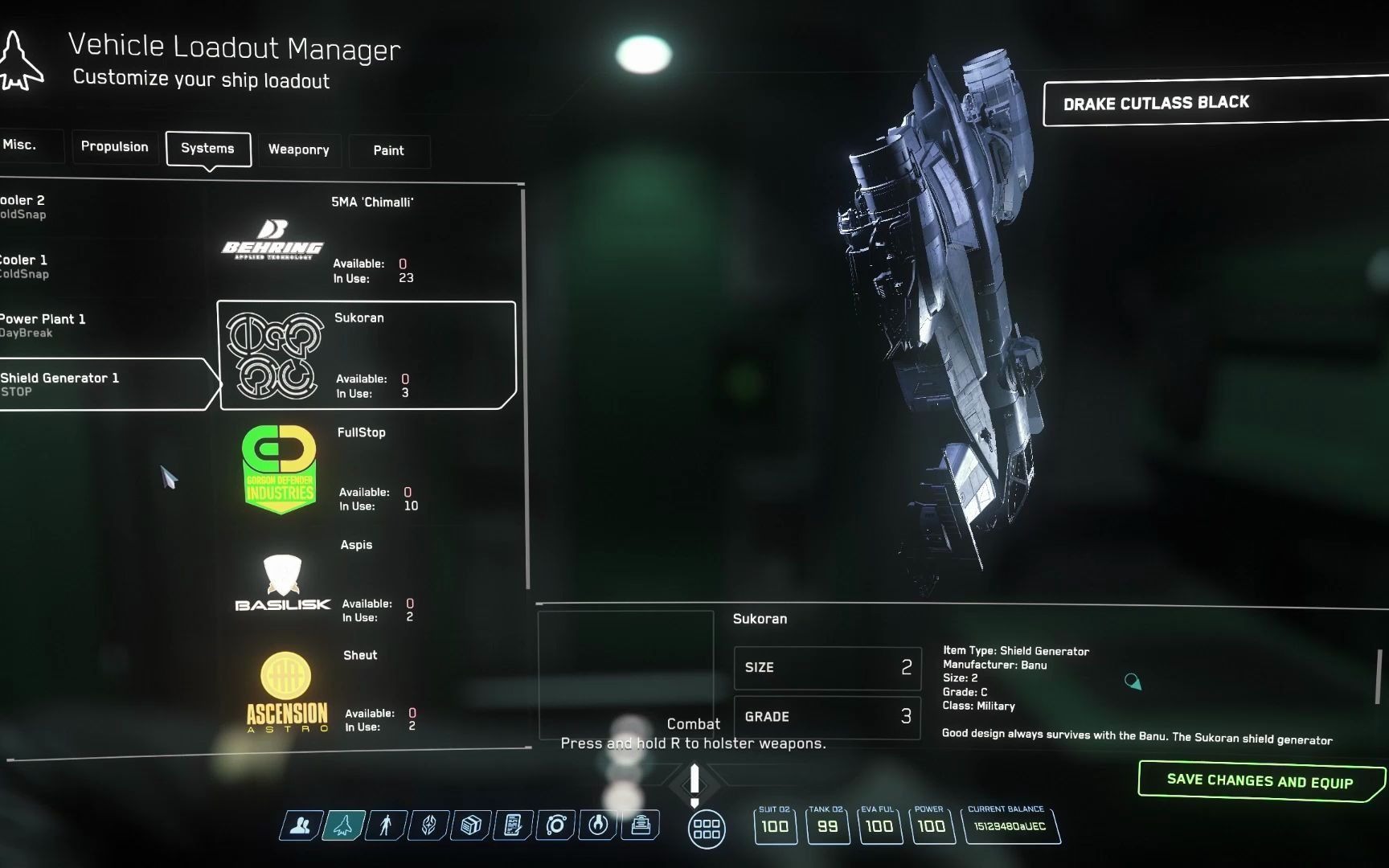Open the journal mobiGlas icon
Viewport: 1389px width, 868px height.
[514, 825]
